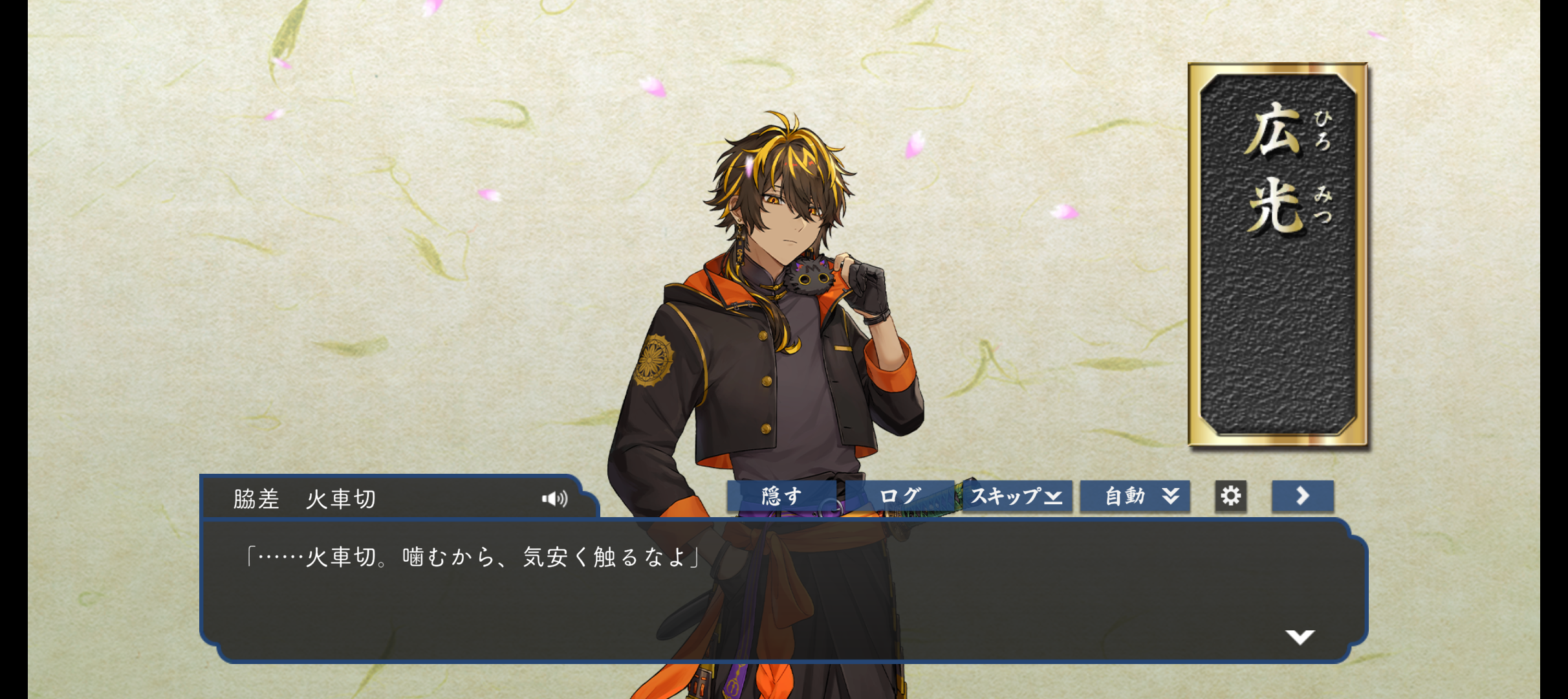
Task: Click the right arrow button
Action: [x=1302, y=496]
